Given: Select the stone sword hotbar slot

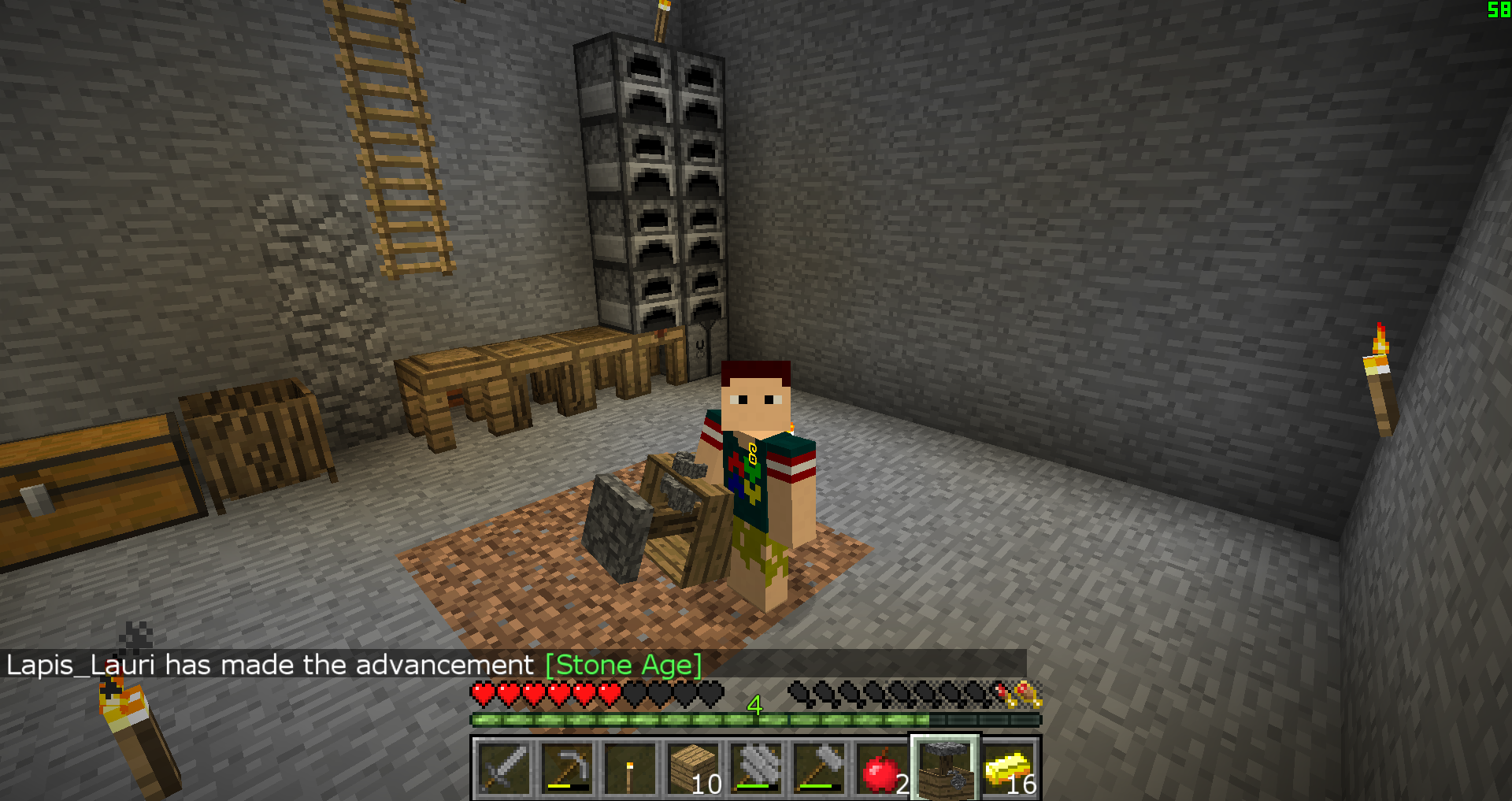Looking at the screenshot, I should click(x=504, y=768).
